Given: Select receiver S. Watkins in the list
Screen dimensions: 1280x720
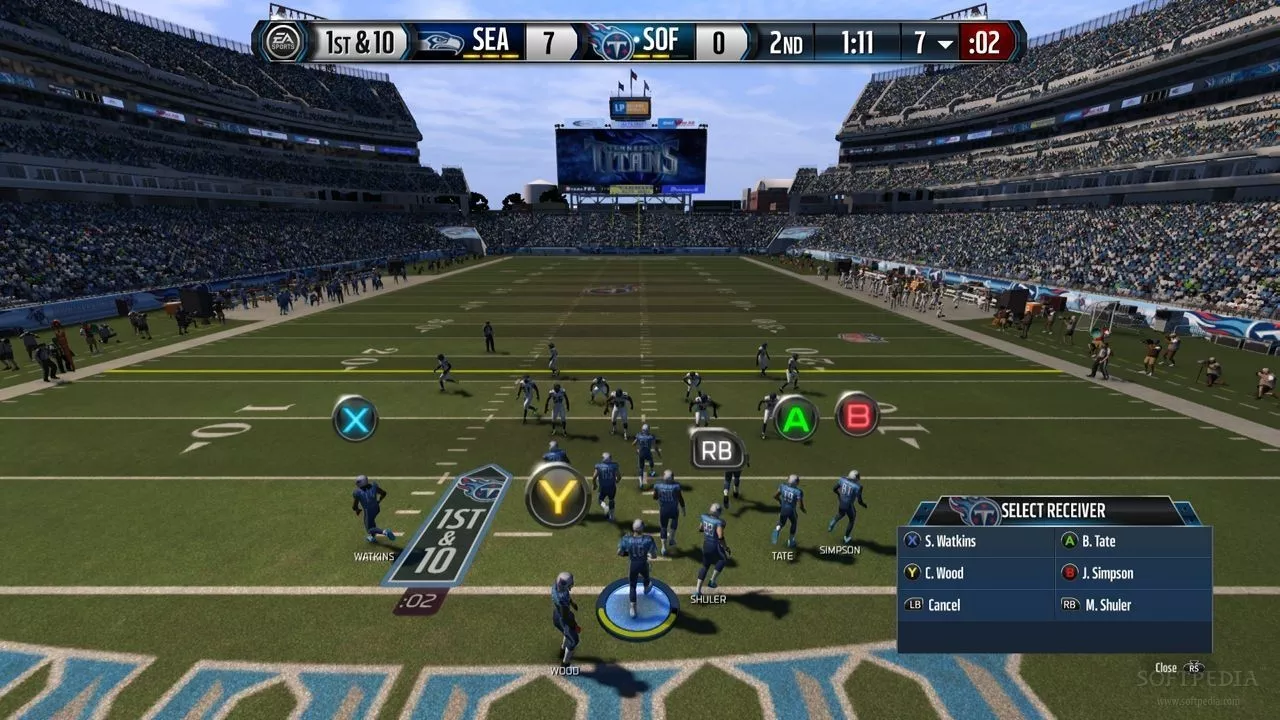Looking at the screenshot, I should [949, 542].
